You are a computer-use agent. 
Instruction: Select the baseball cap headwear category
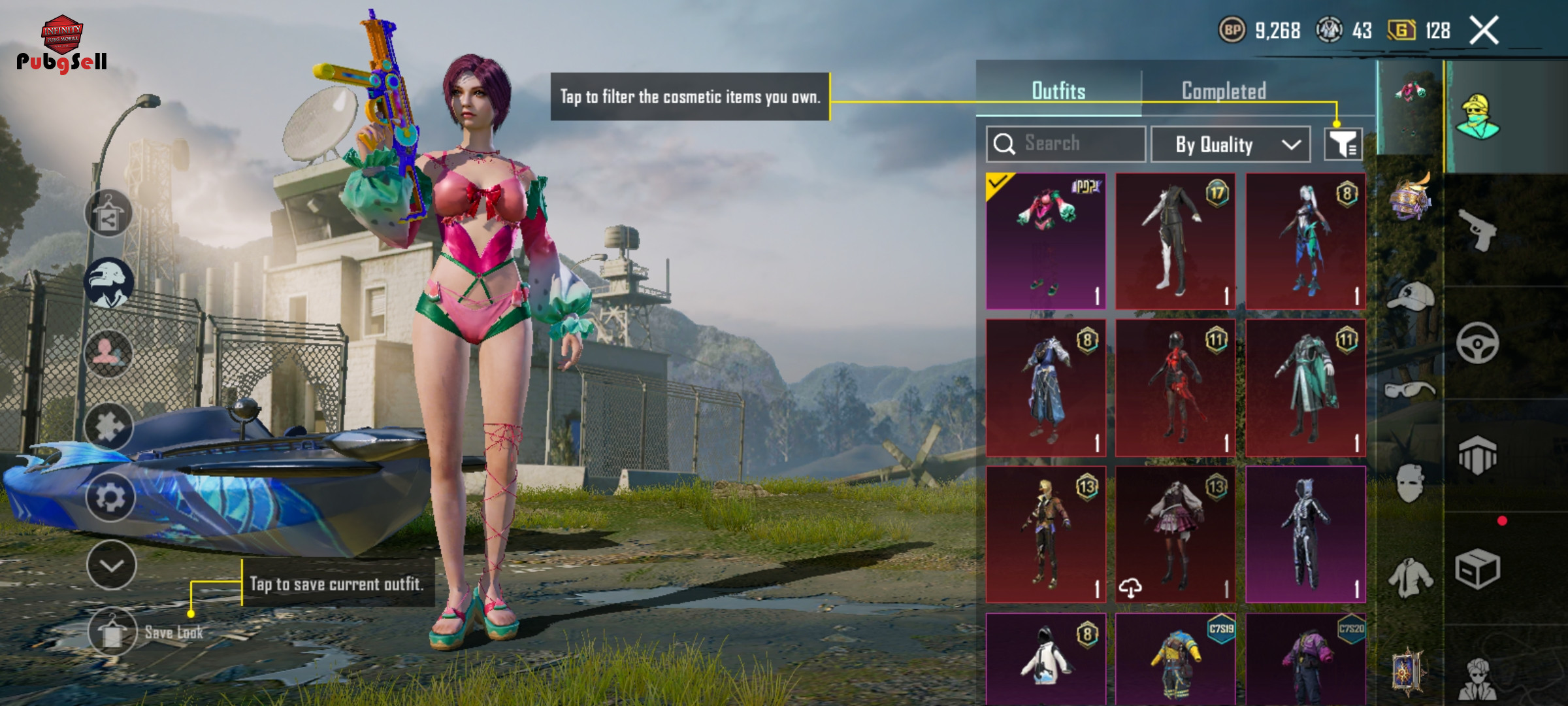[x=1410, y=297]
